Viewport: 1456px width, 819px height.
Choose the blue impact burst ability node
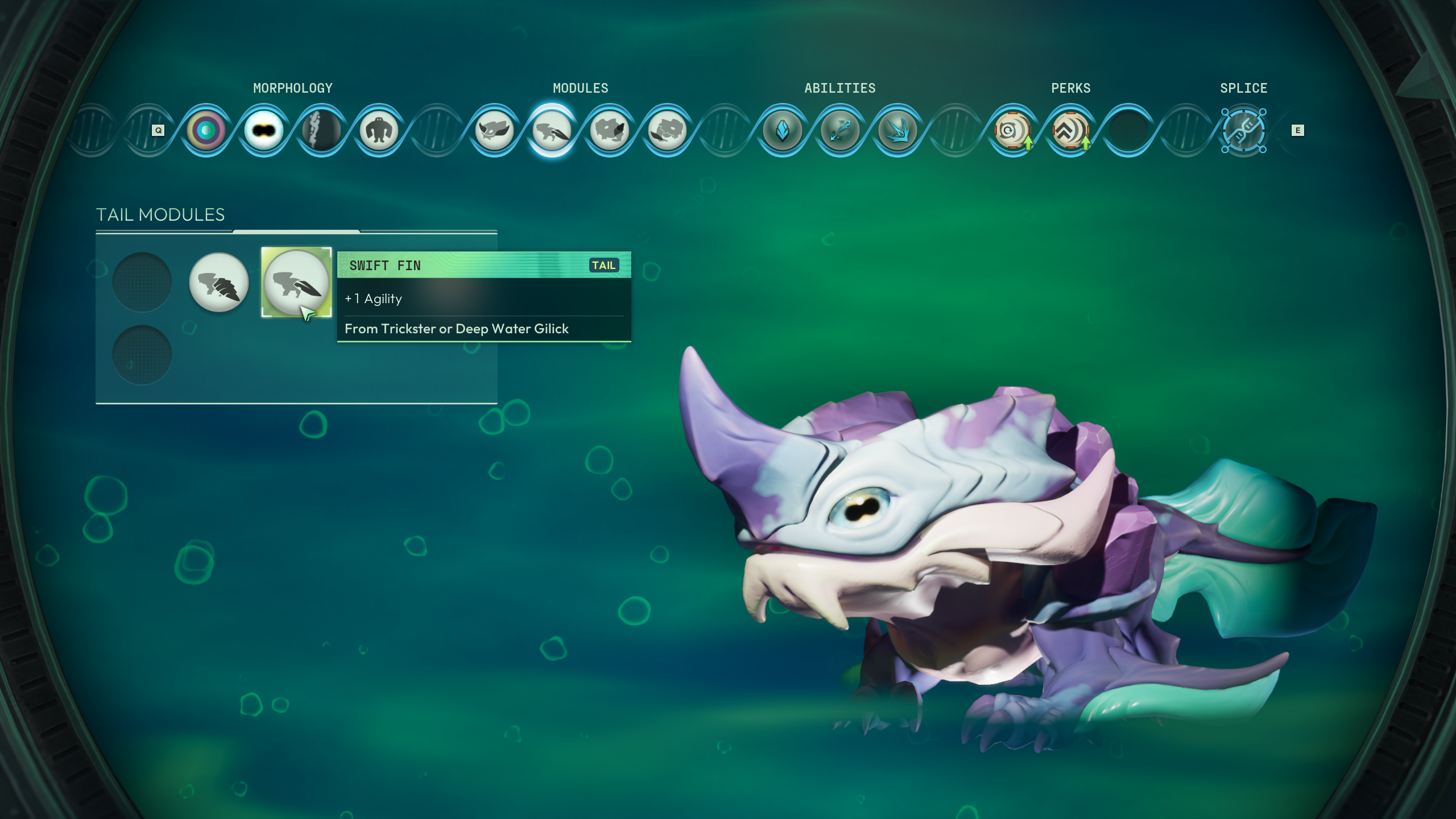point(898,131)
